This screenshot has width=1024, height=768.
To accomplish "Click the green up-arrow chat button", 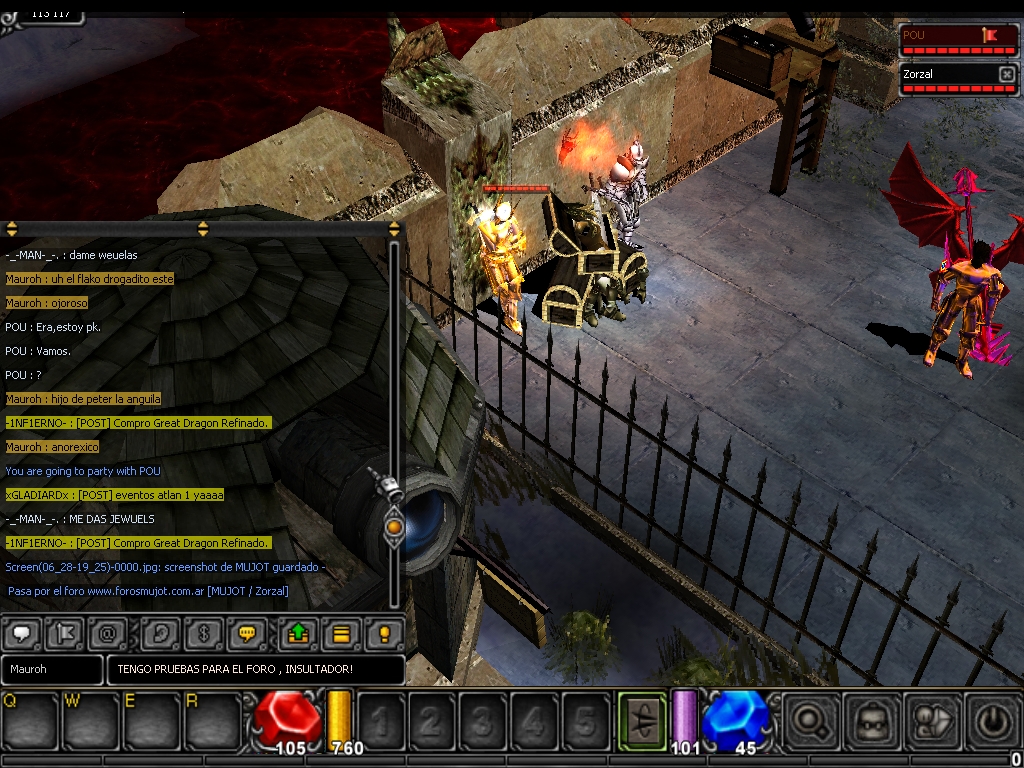I will coord(298,633).
